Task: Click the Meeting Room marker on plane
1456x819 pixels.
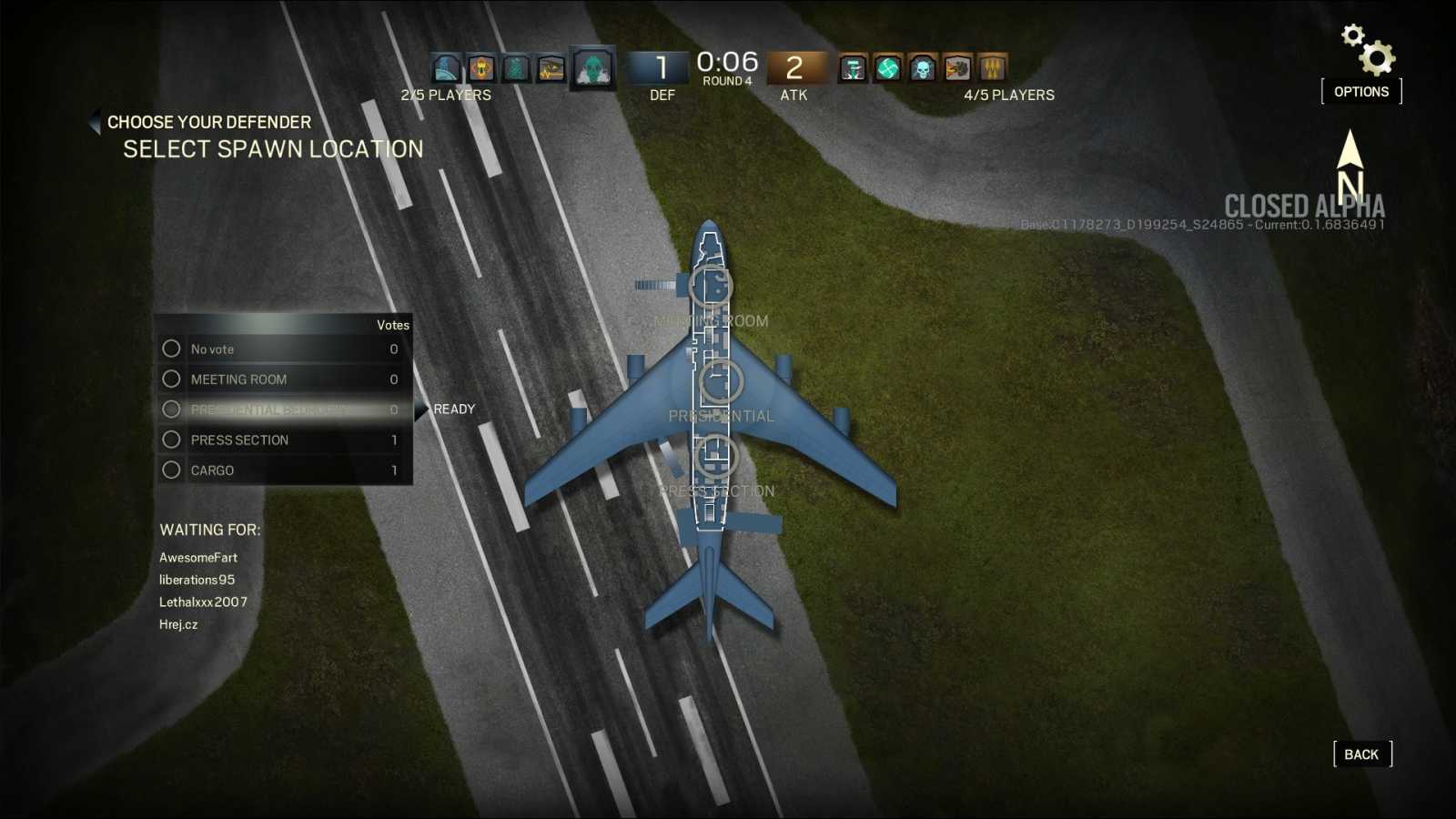Action: 711,286
